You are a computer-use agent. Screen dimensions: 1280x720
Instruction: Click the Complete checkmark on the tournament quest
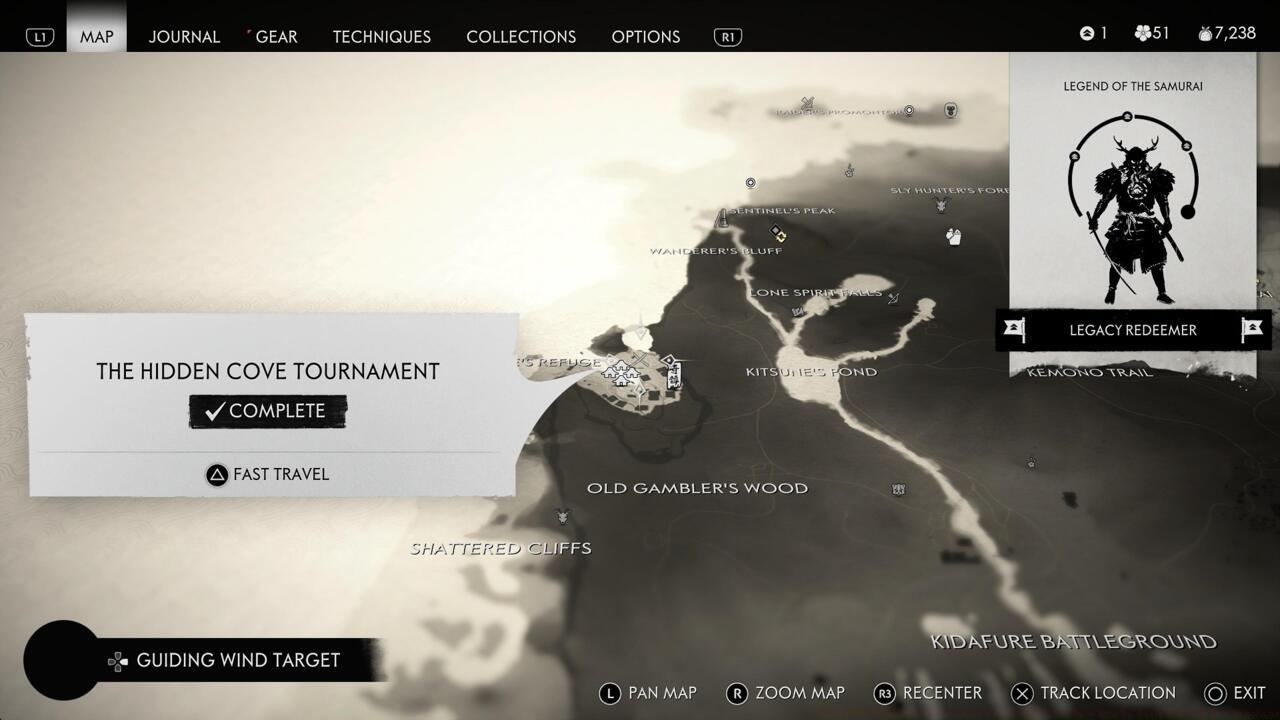(x=267, y=410)
